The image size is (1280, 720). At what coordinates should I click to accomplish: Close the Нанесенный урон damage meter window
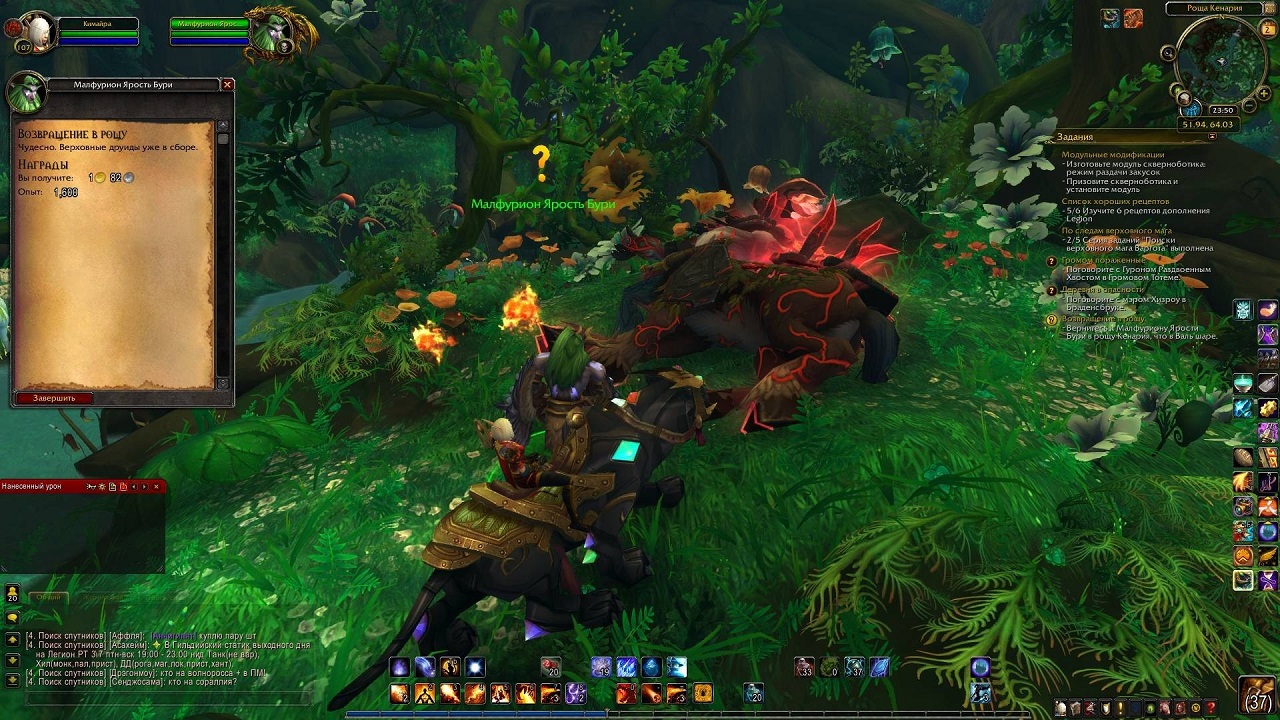tap(156, 487)
